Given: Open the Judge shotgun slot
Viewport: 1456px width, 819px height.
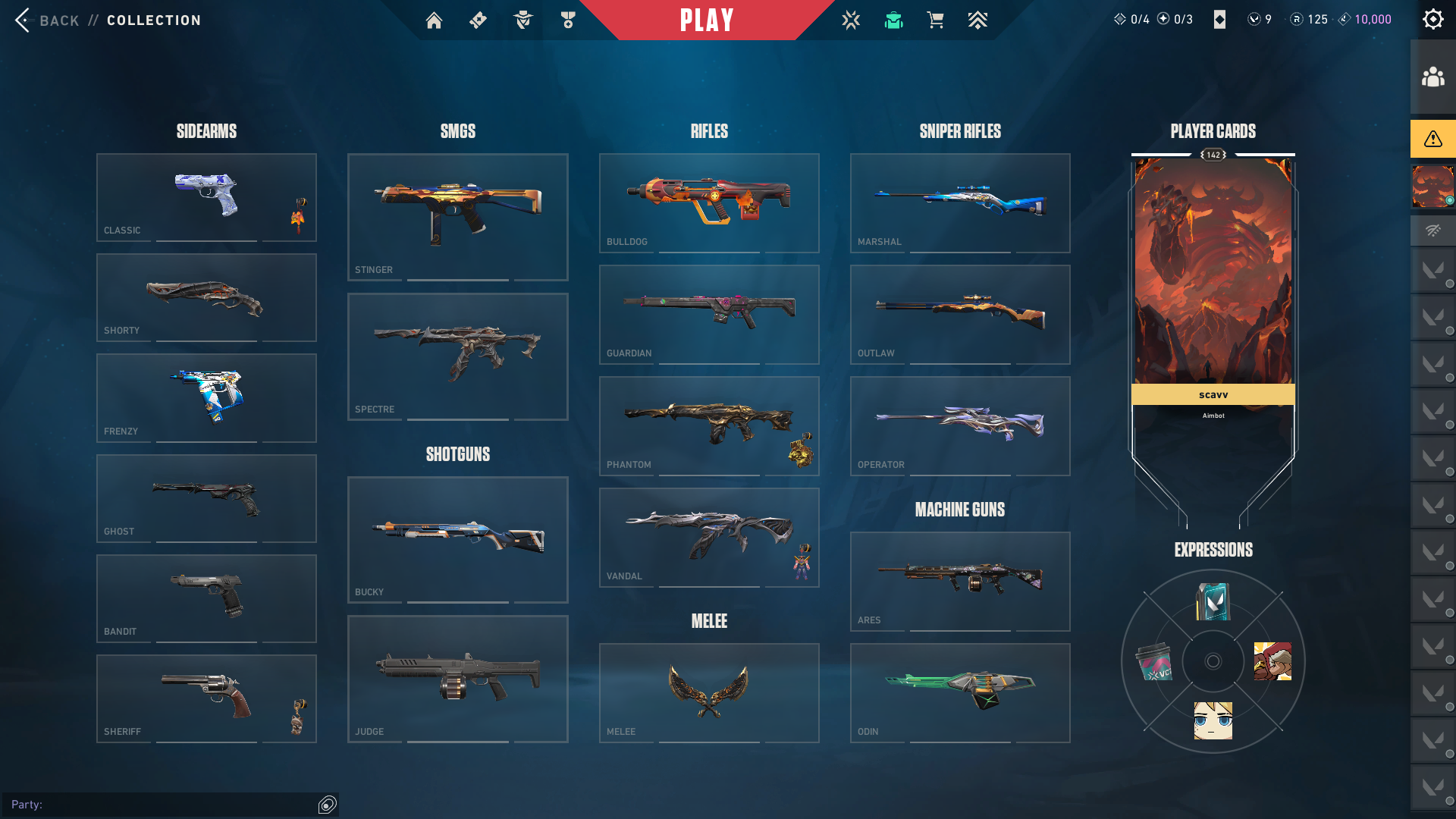Looking at the screenshot, I should click(x=457, y=679).
